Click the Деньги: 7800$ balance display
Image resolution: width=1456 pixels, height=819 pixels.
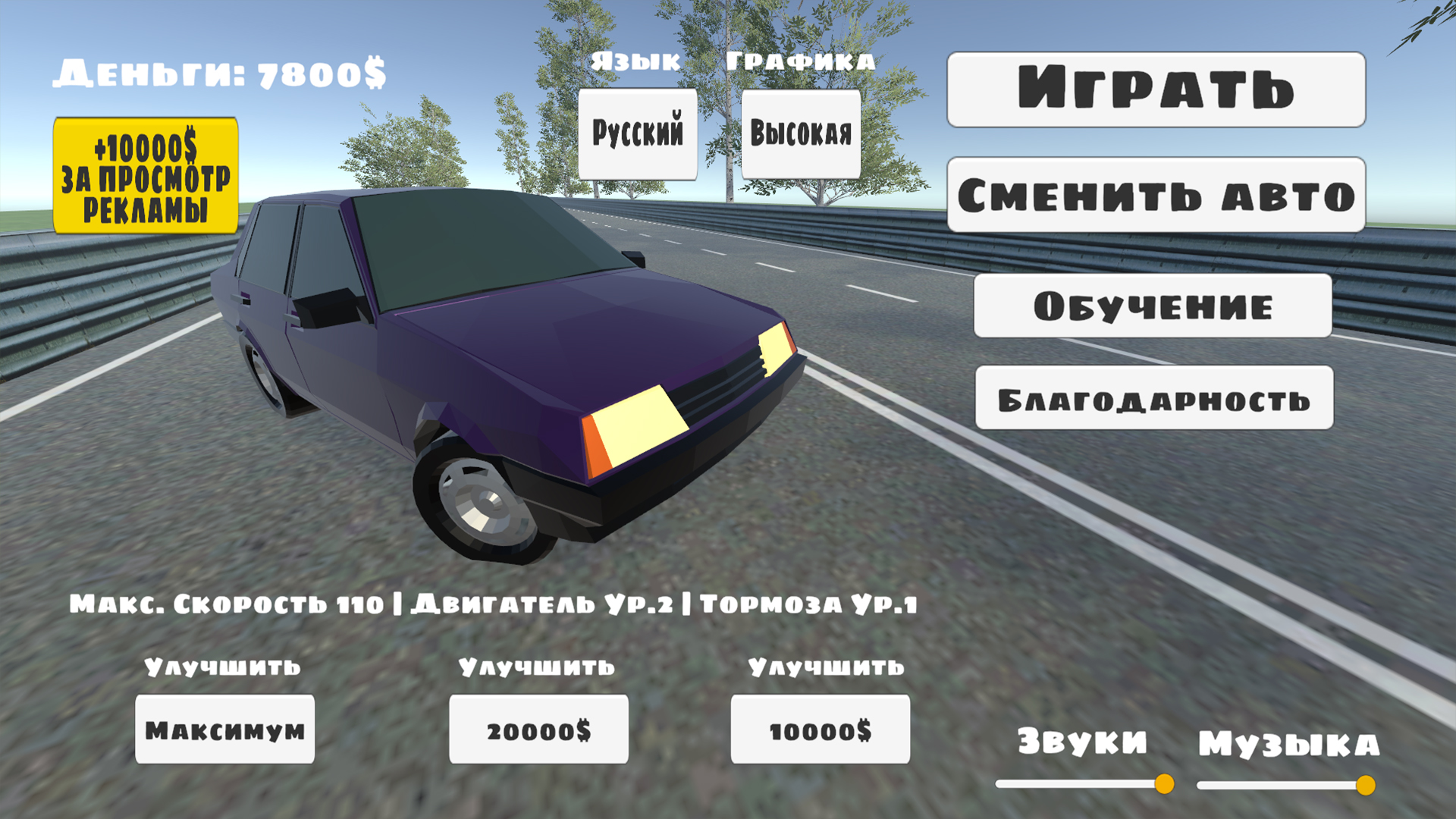click(220, 72)
